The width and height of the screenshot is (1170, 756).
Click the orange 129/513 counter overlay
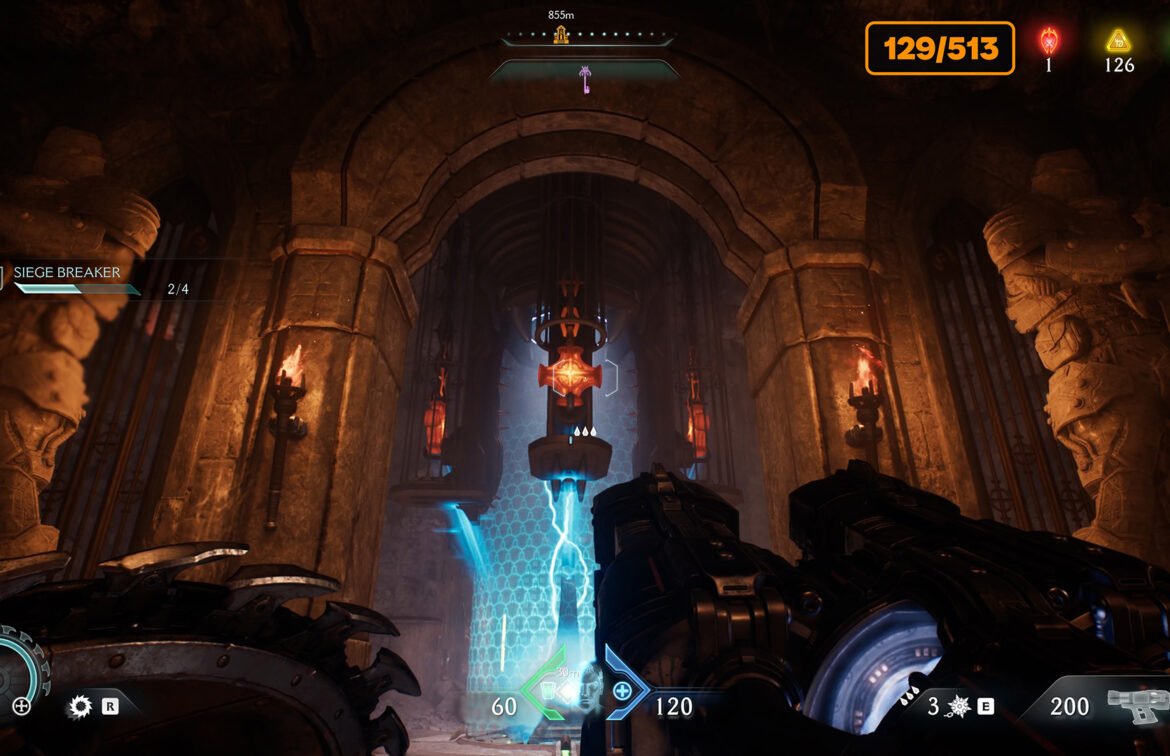point(939,49)
